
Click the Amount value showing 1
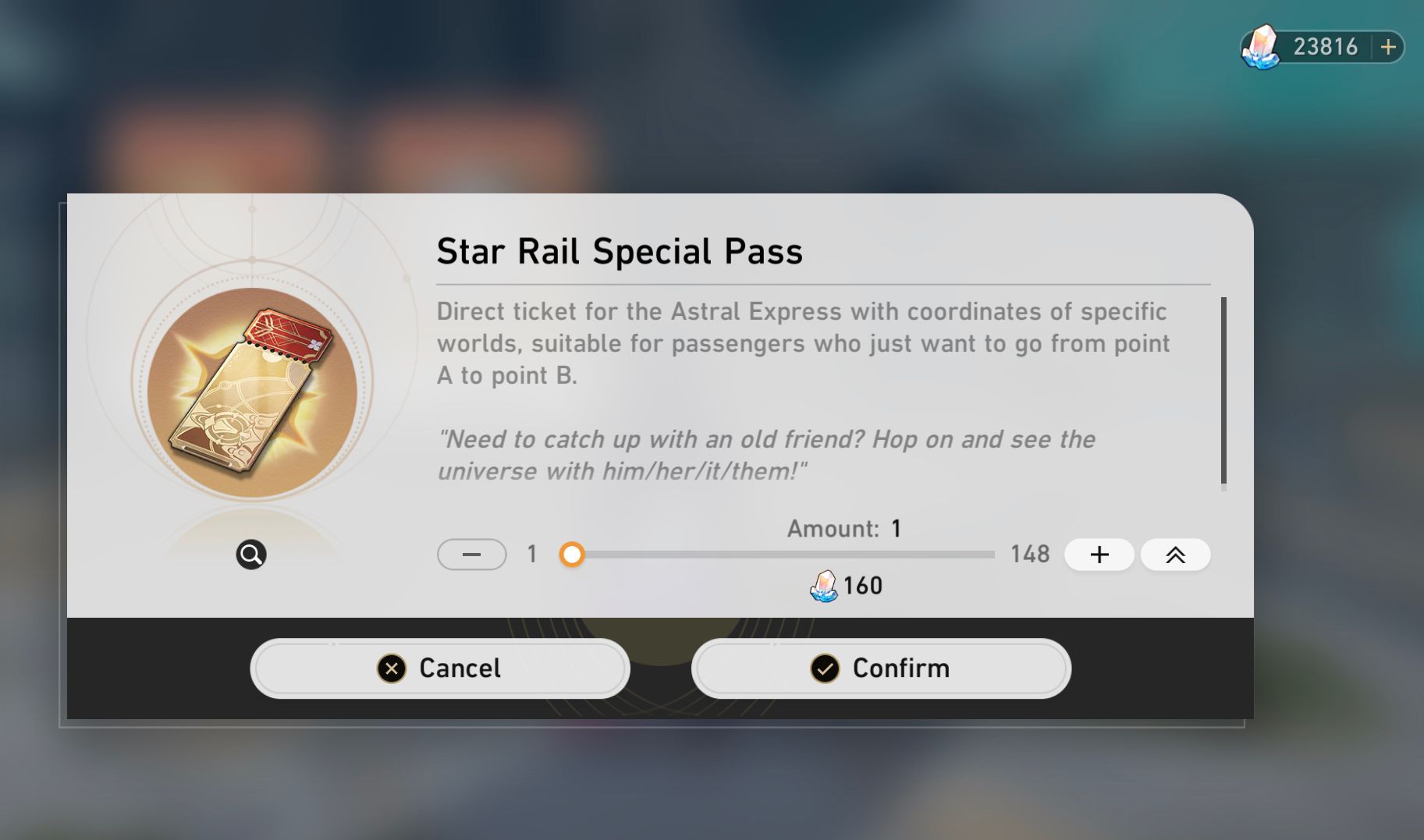coord(894,528)
